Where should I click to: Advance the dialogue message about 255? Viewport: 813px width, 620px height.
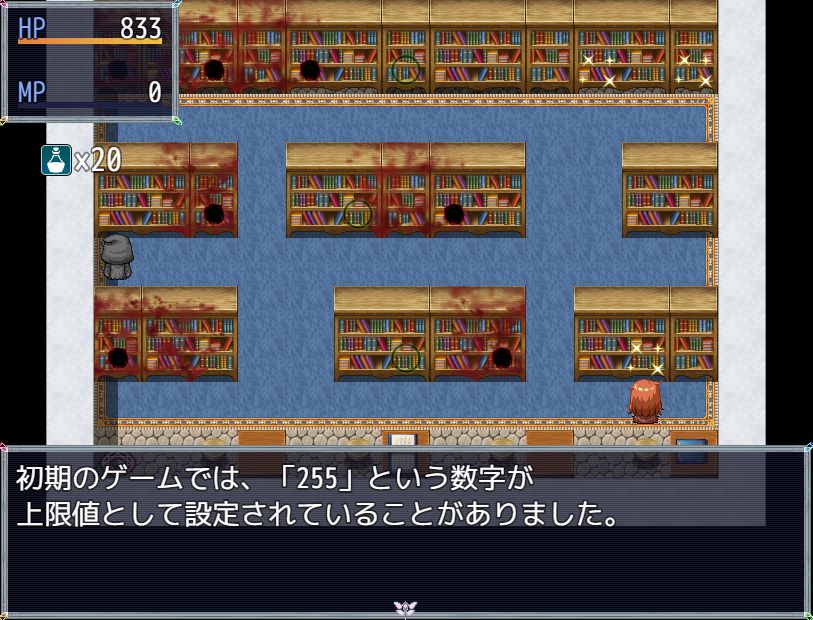405,530
